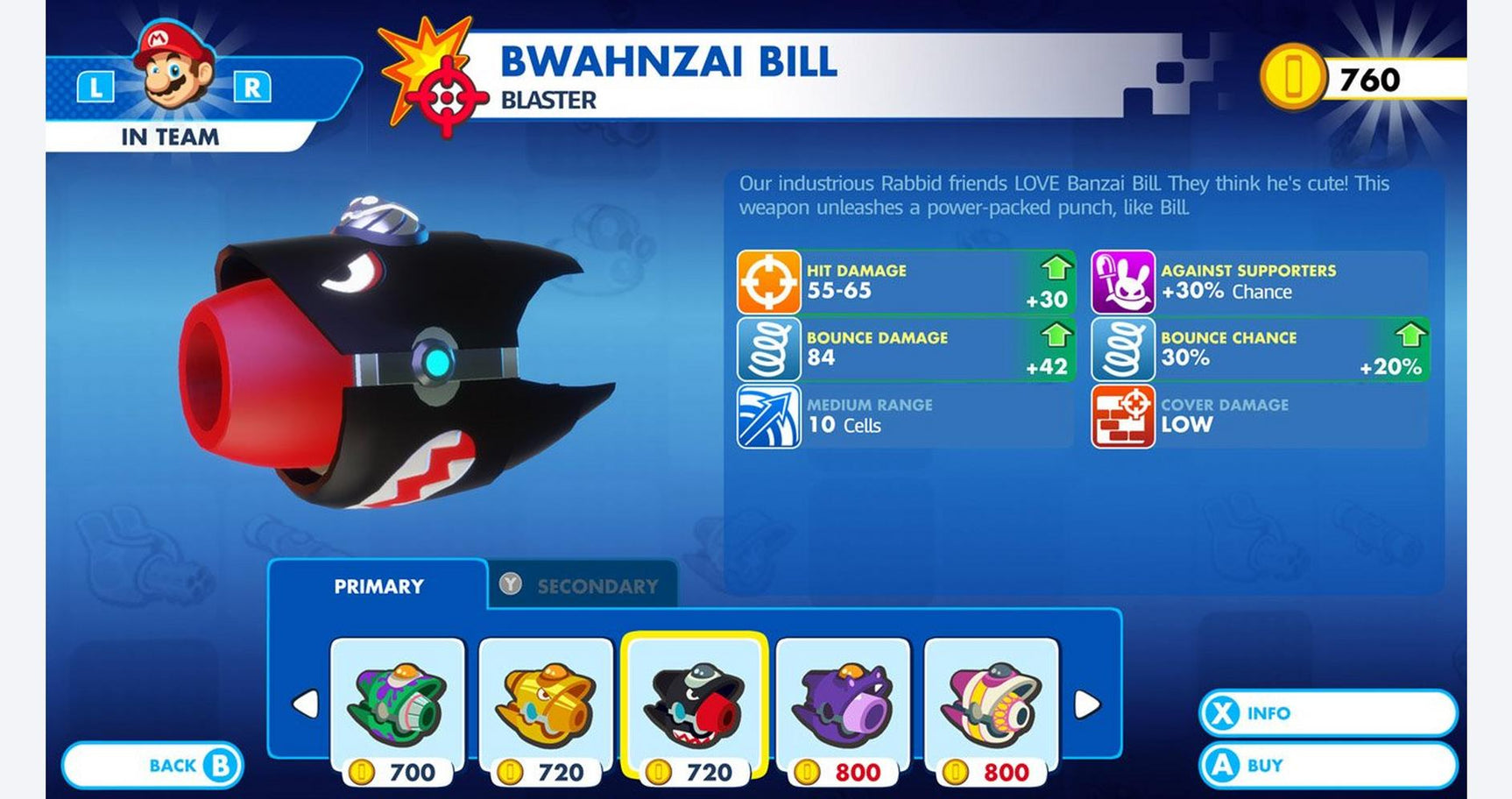Select the Primary weapons tab
The width and height of the screenshot is (1512, 799).
[378, 585]
